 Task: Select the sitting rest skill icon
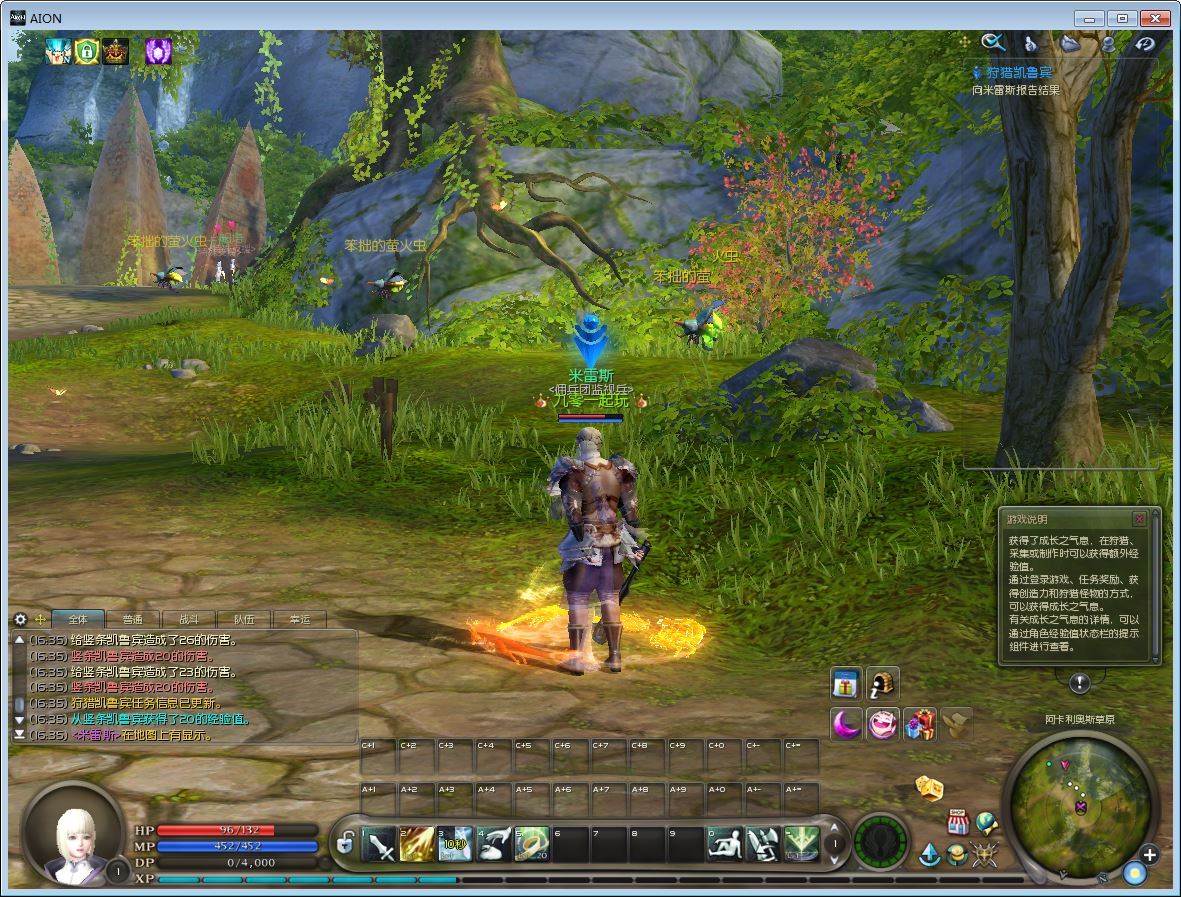(x=724, y=845)
